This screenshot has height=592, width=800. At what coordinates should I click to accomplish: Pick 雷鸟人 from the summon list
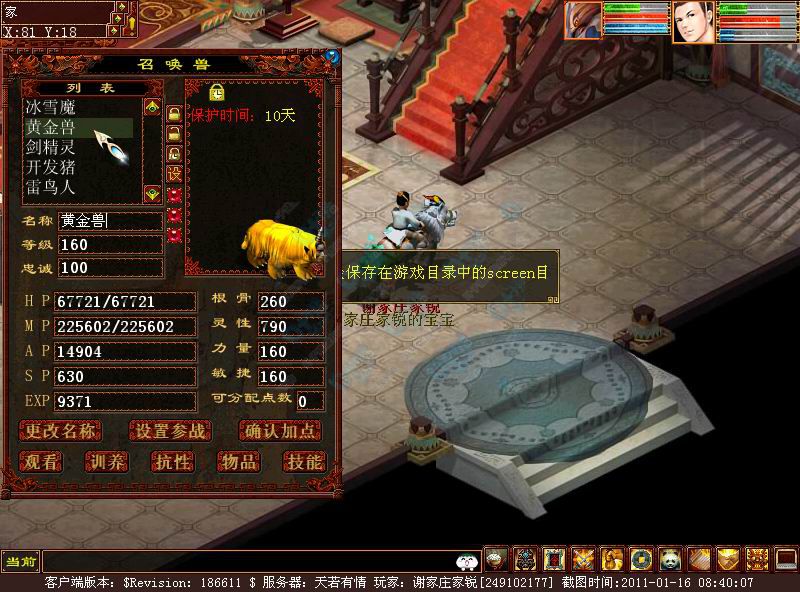50,187
